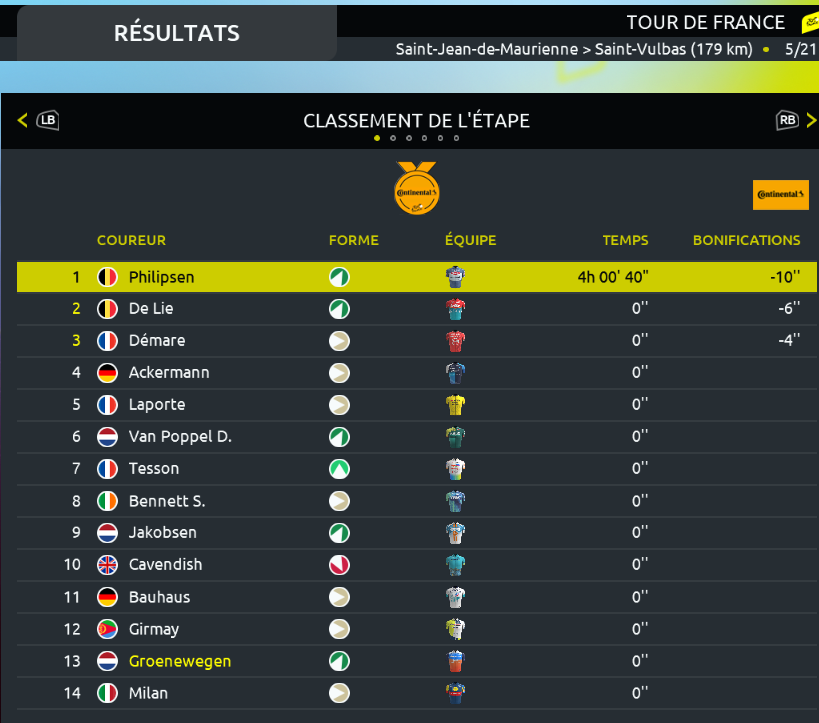Go to next classification with right arrow
The width and height of the screenshot is (819, 723).
pyautogui.click(x=811, y=121)
